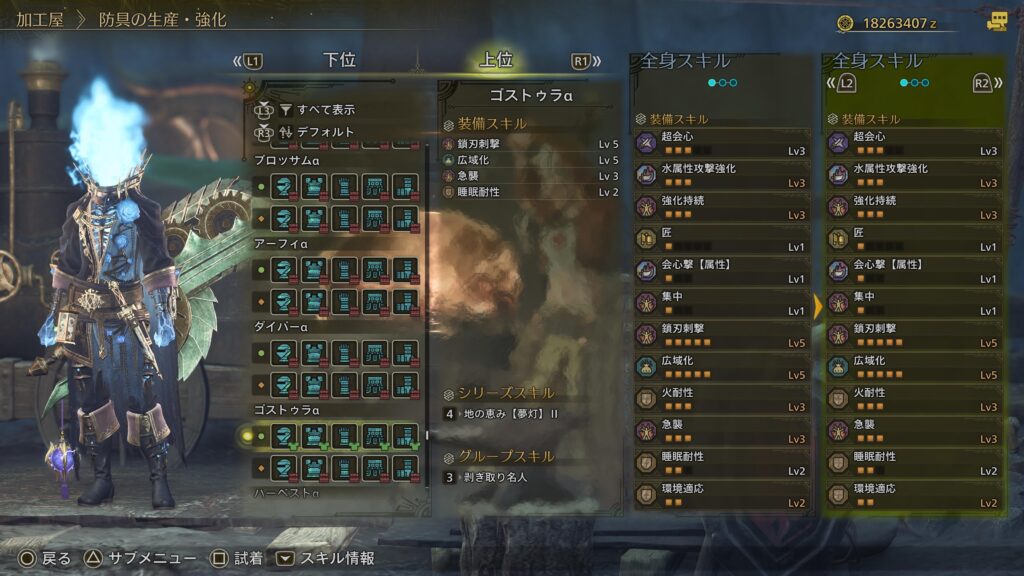The image size is (1024, 576).
Task: Switch to the 上位 rank tab
Action: (496, 60)
